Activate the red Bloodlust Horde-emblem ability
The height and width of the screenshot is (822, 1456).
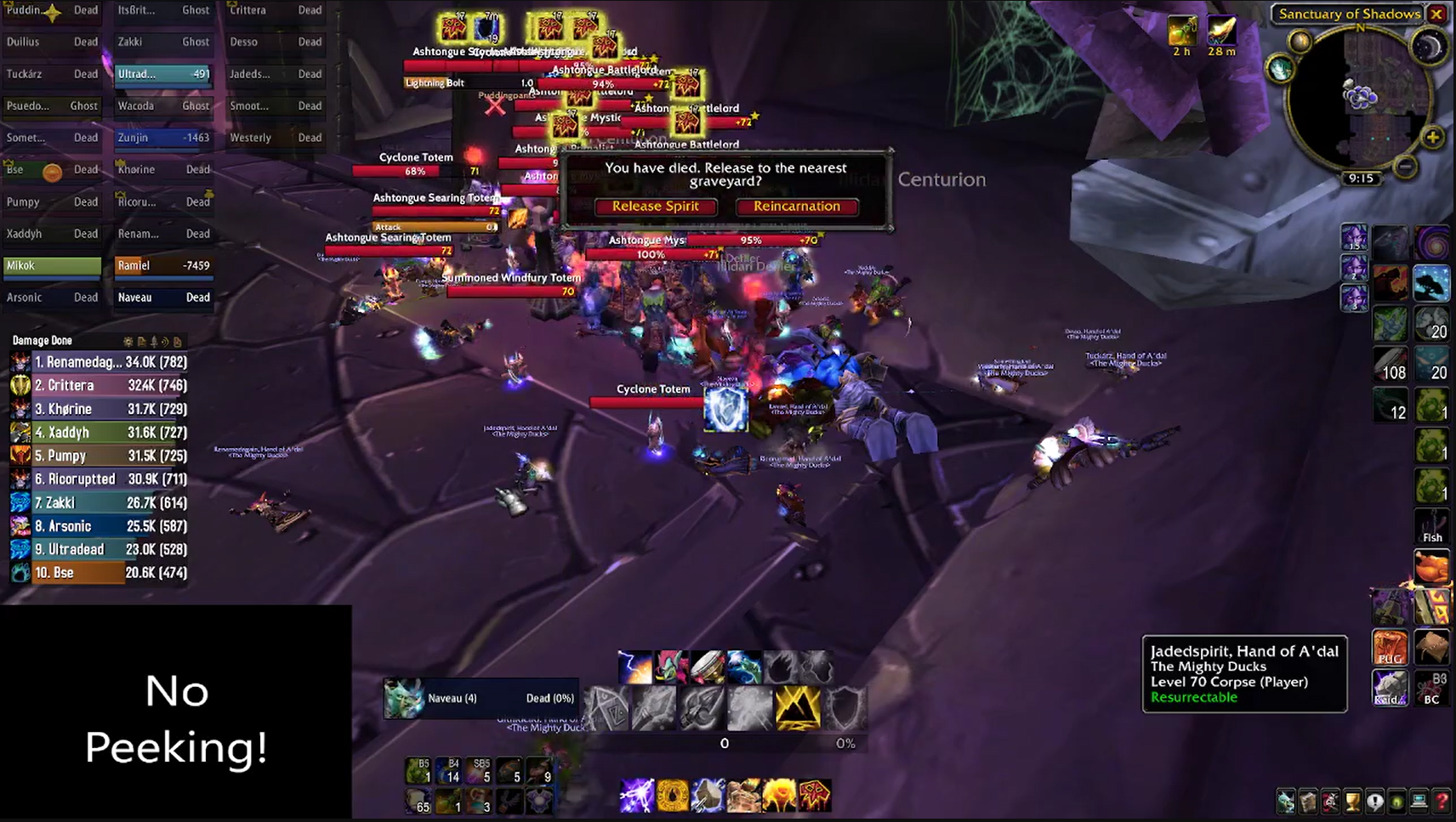(x=814, y=796)
